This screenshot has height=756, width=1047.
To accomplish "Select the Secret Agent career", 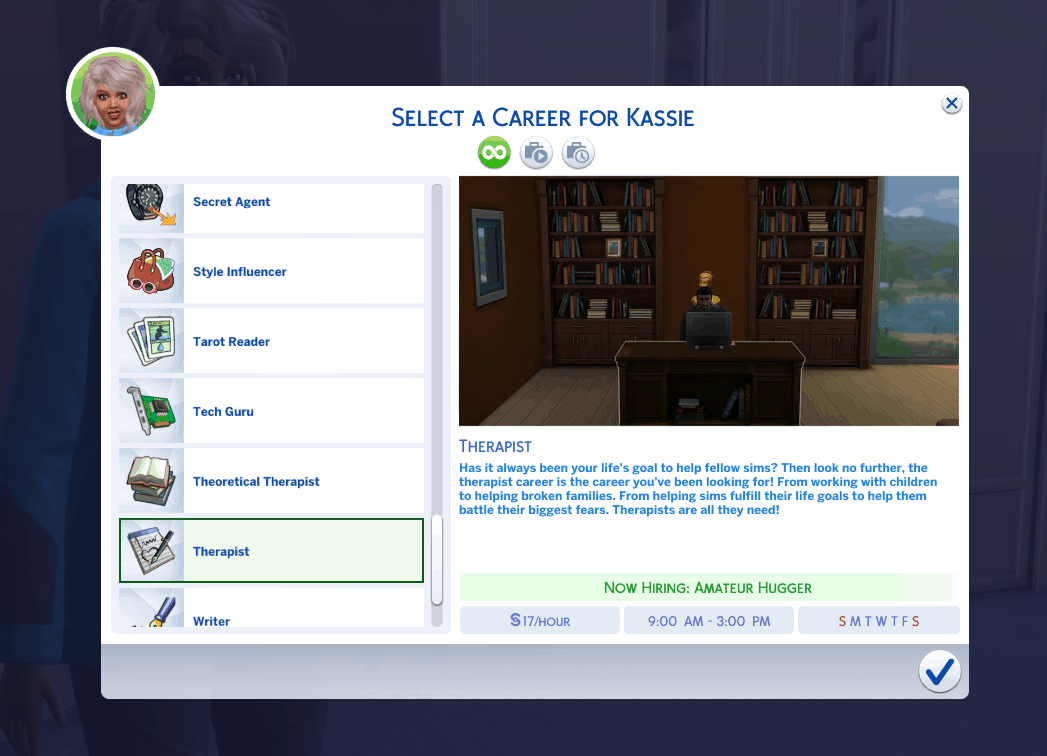I will click(x=271, y=204).
